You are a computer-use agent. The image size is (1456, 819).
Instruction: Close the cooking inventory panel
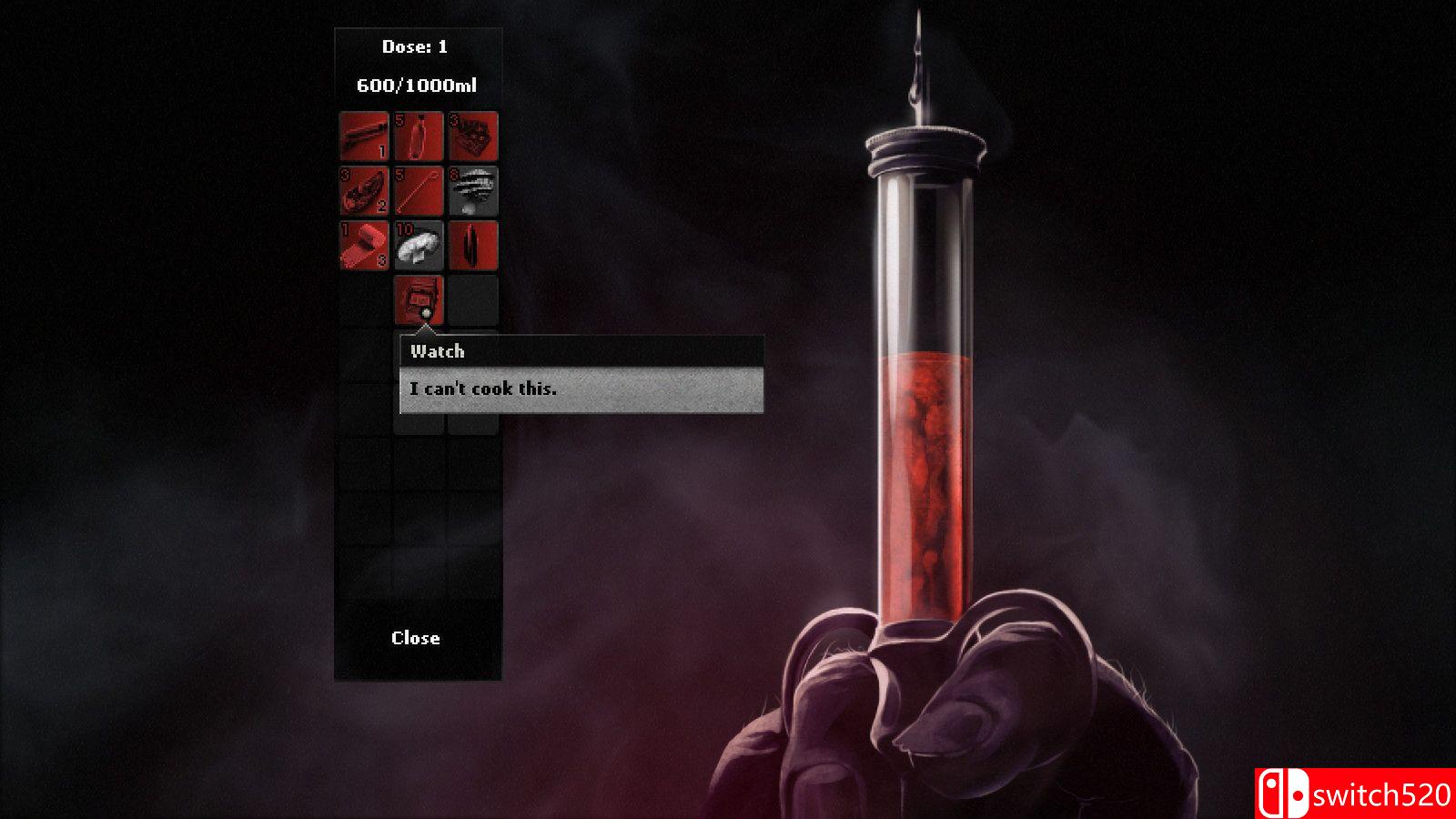(x=416, y=638)
